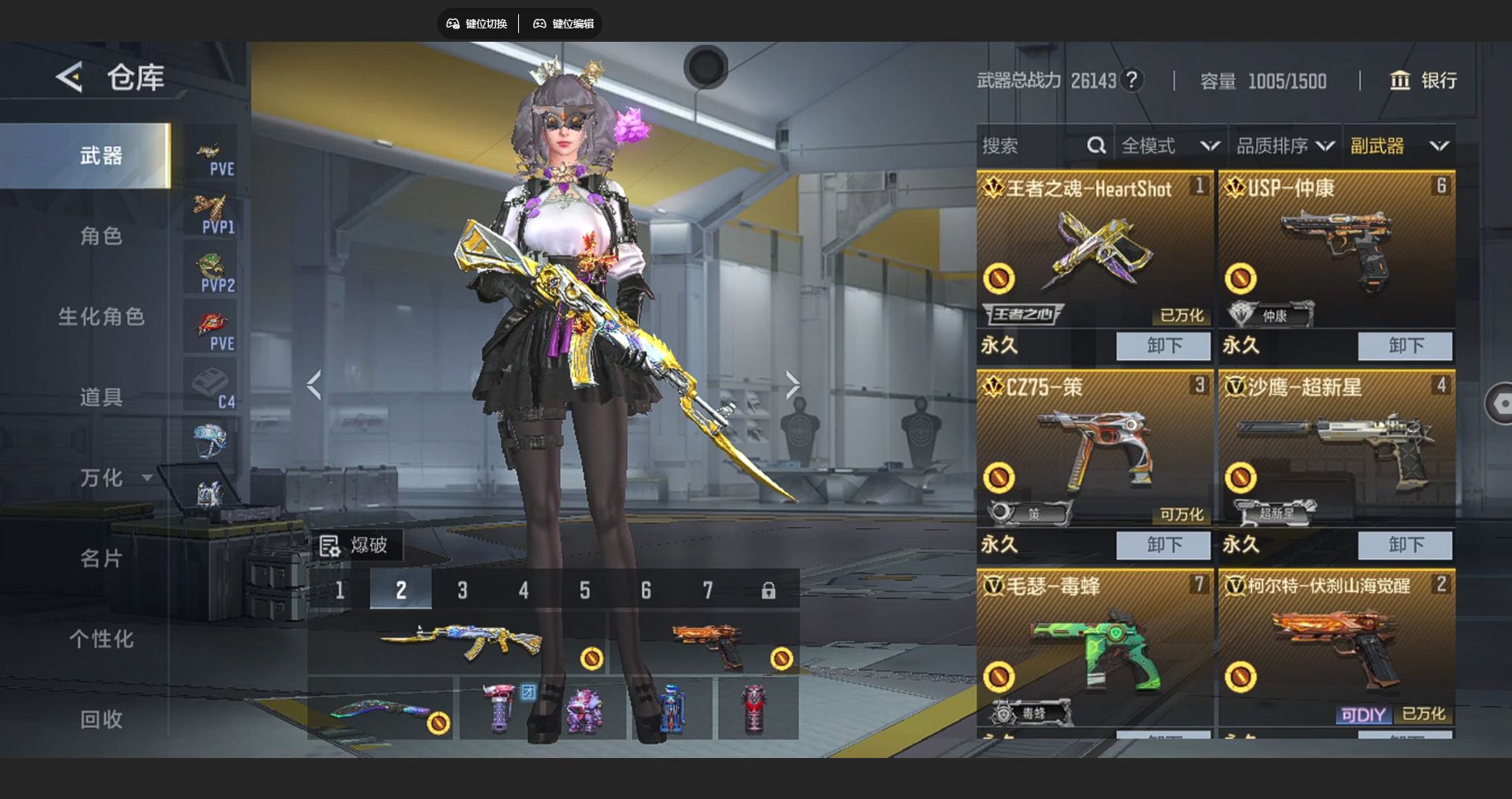Switch to the 个性化 section
This screenshot has width=1512, height=799.
pos(101,639)
